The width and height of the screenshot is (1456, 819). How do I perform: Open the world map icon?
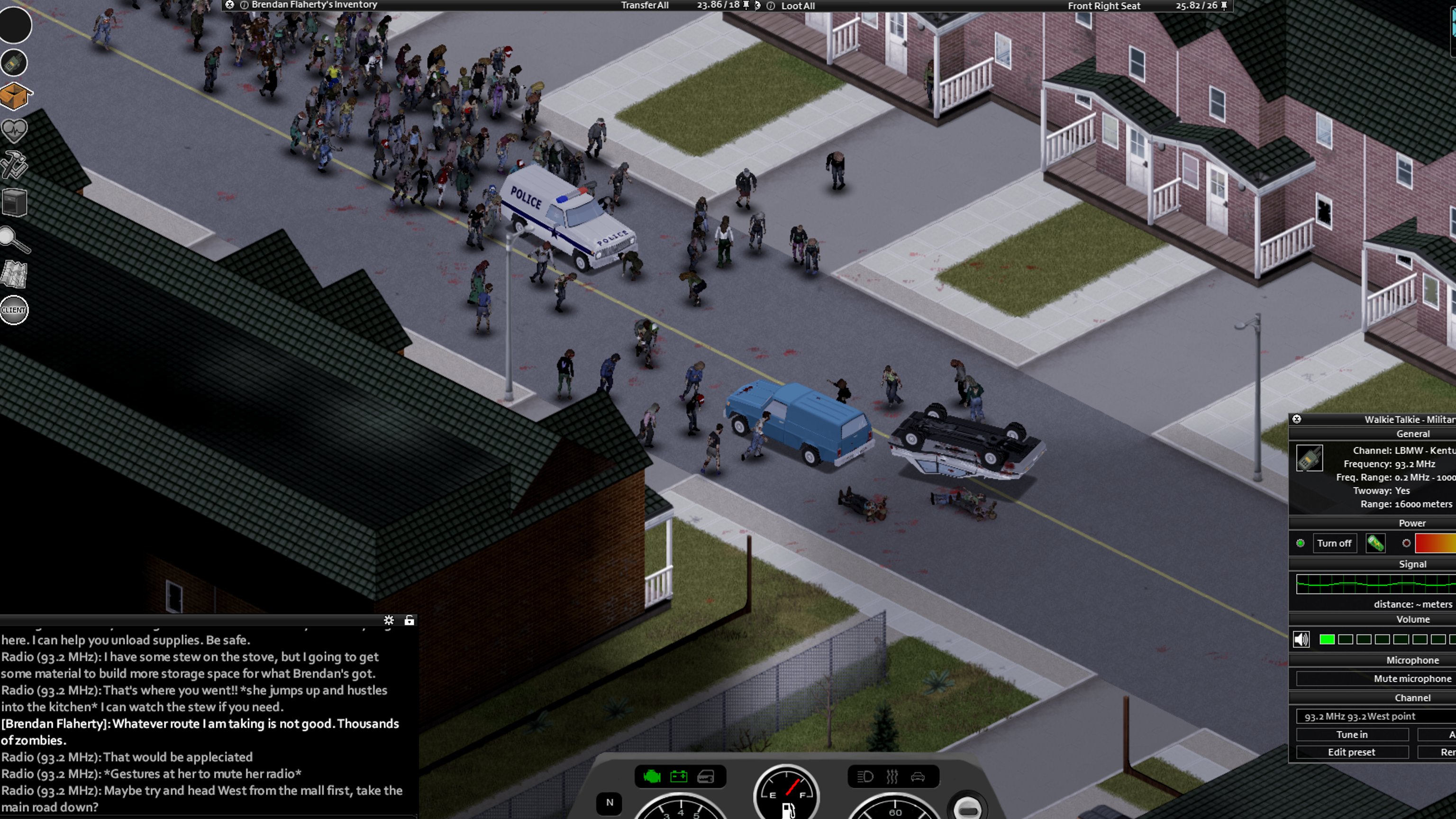click(14, 275)
